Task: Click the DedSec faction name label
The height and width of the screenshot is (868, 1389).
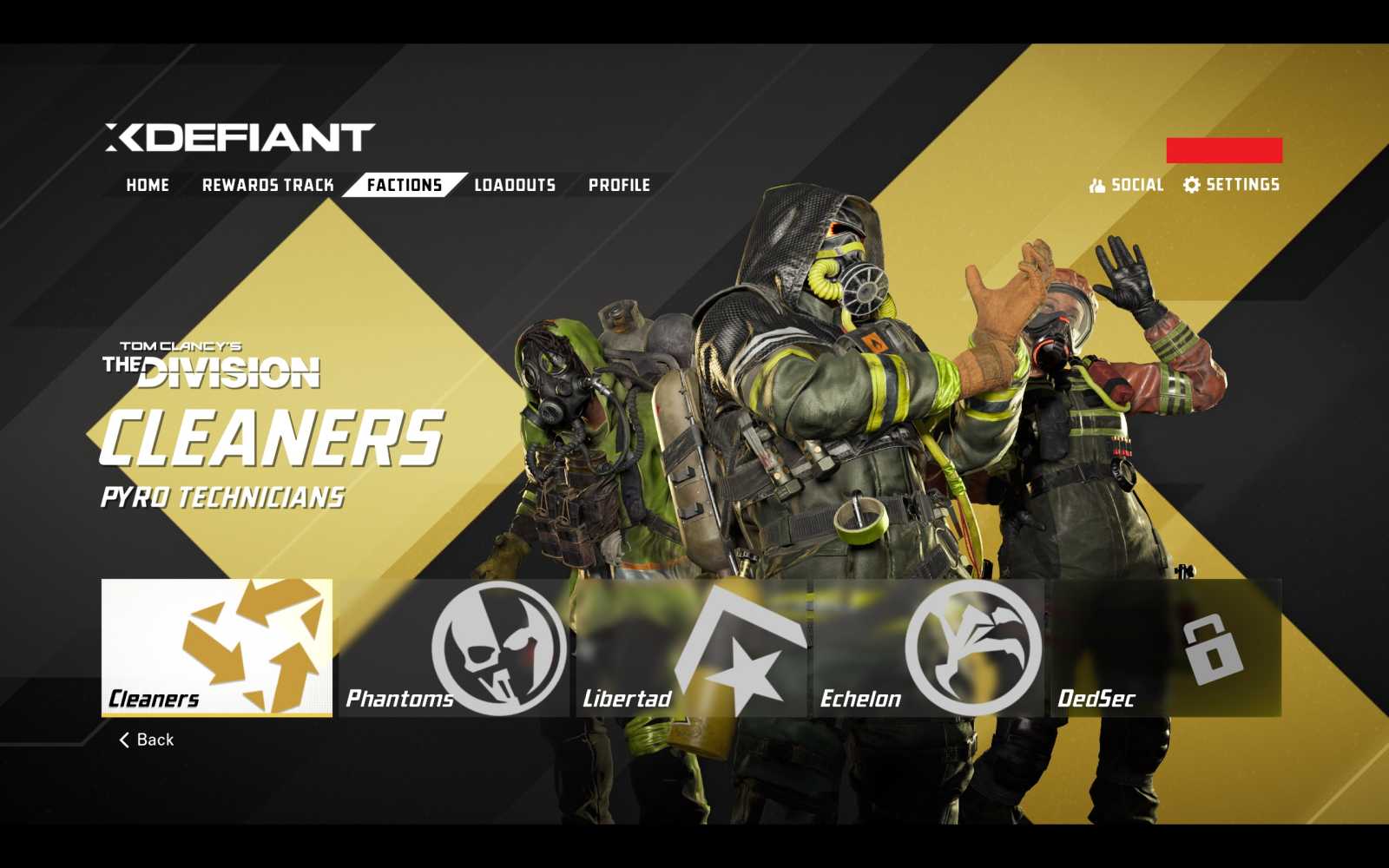Action: pyautogui.click(x=1096, y=699)
